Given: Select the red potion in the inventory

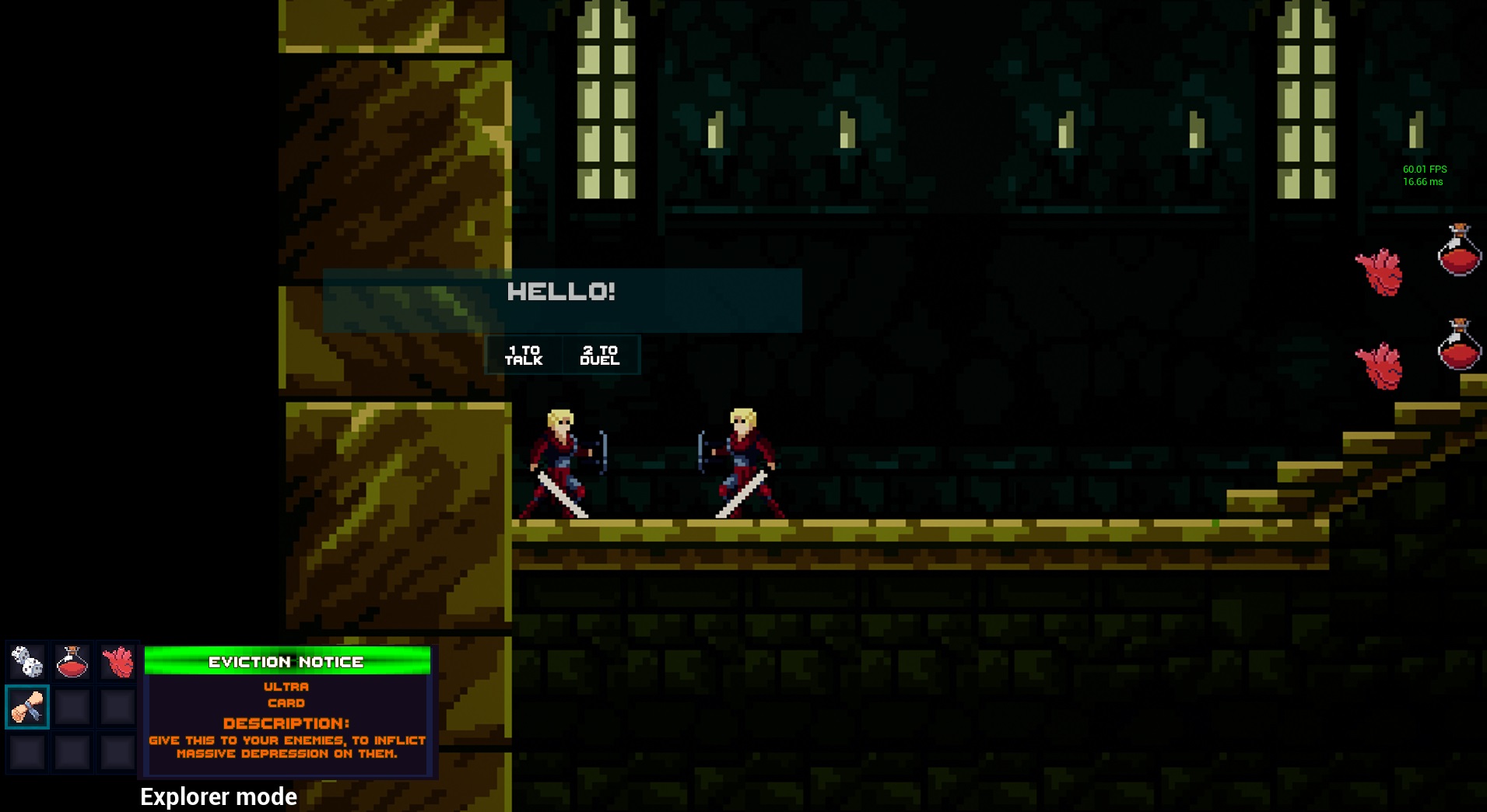Looking at the screenshot, I should pyautogui.click(x=72, y=662).
